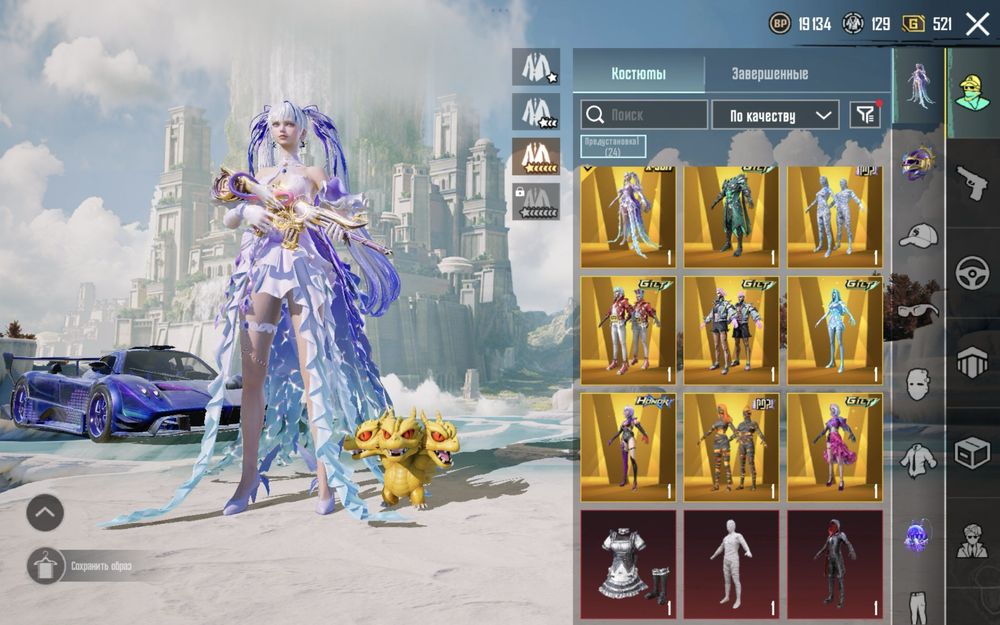Select the locked outfit preset slot
Image resolution: width=1000 pixels, height=625 pixels.
pos(536,201)
